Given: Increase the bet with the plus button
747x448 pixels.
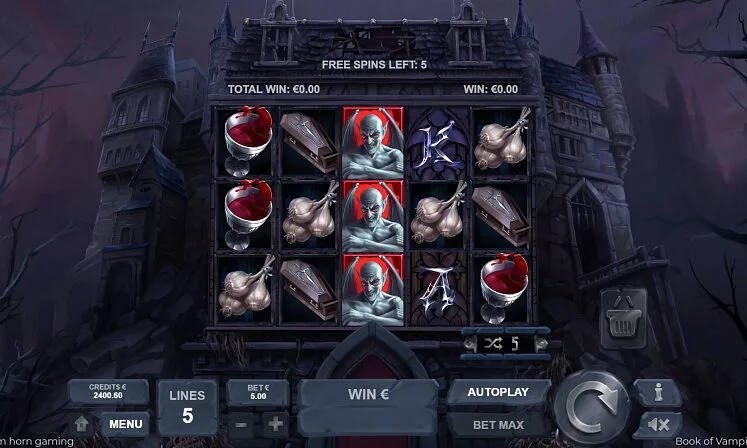Looking at the screenshot, I should tap(274, 422).
